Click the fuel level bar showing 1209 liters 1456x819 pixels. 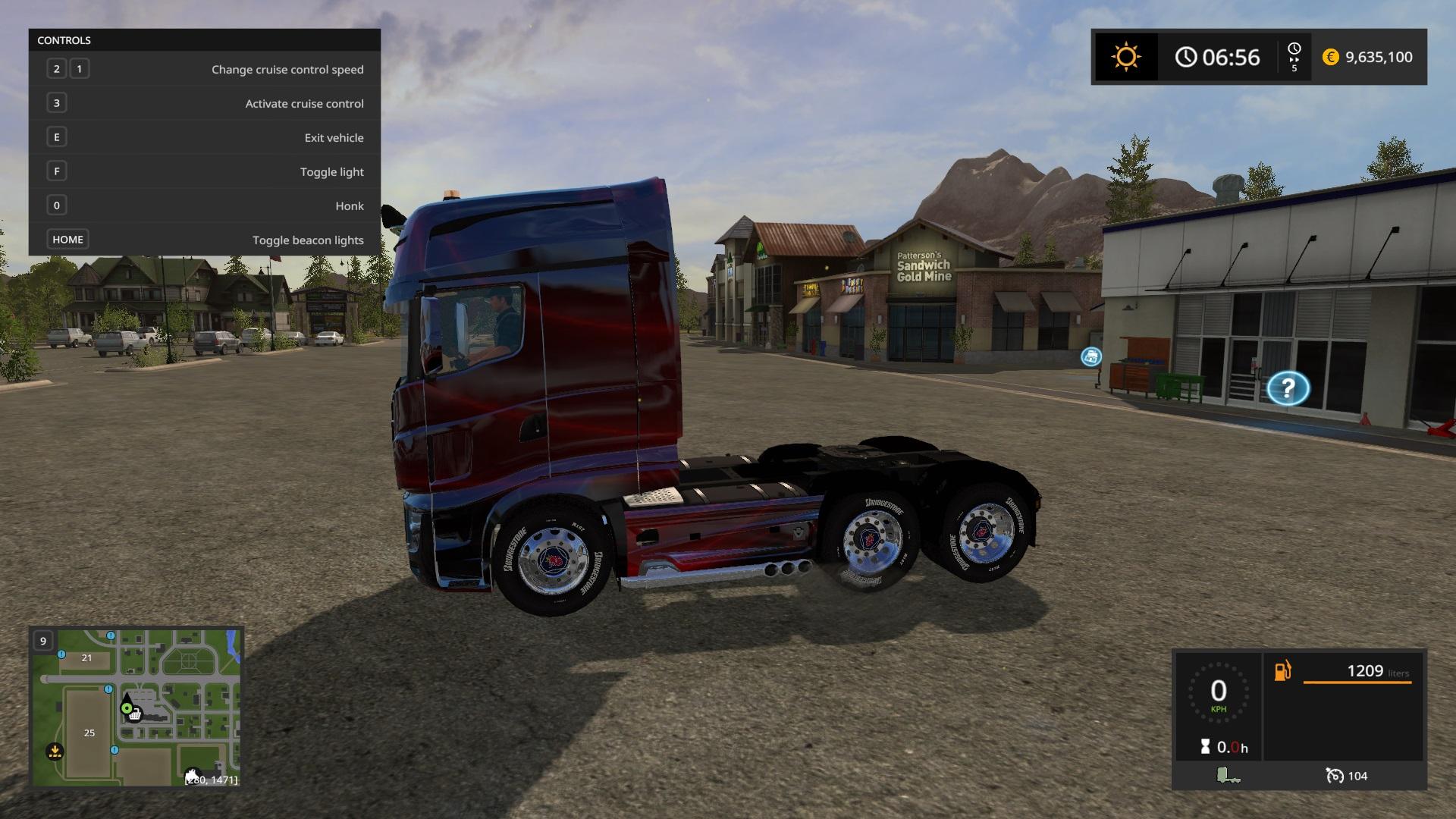coord(1357,682)
